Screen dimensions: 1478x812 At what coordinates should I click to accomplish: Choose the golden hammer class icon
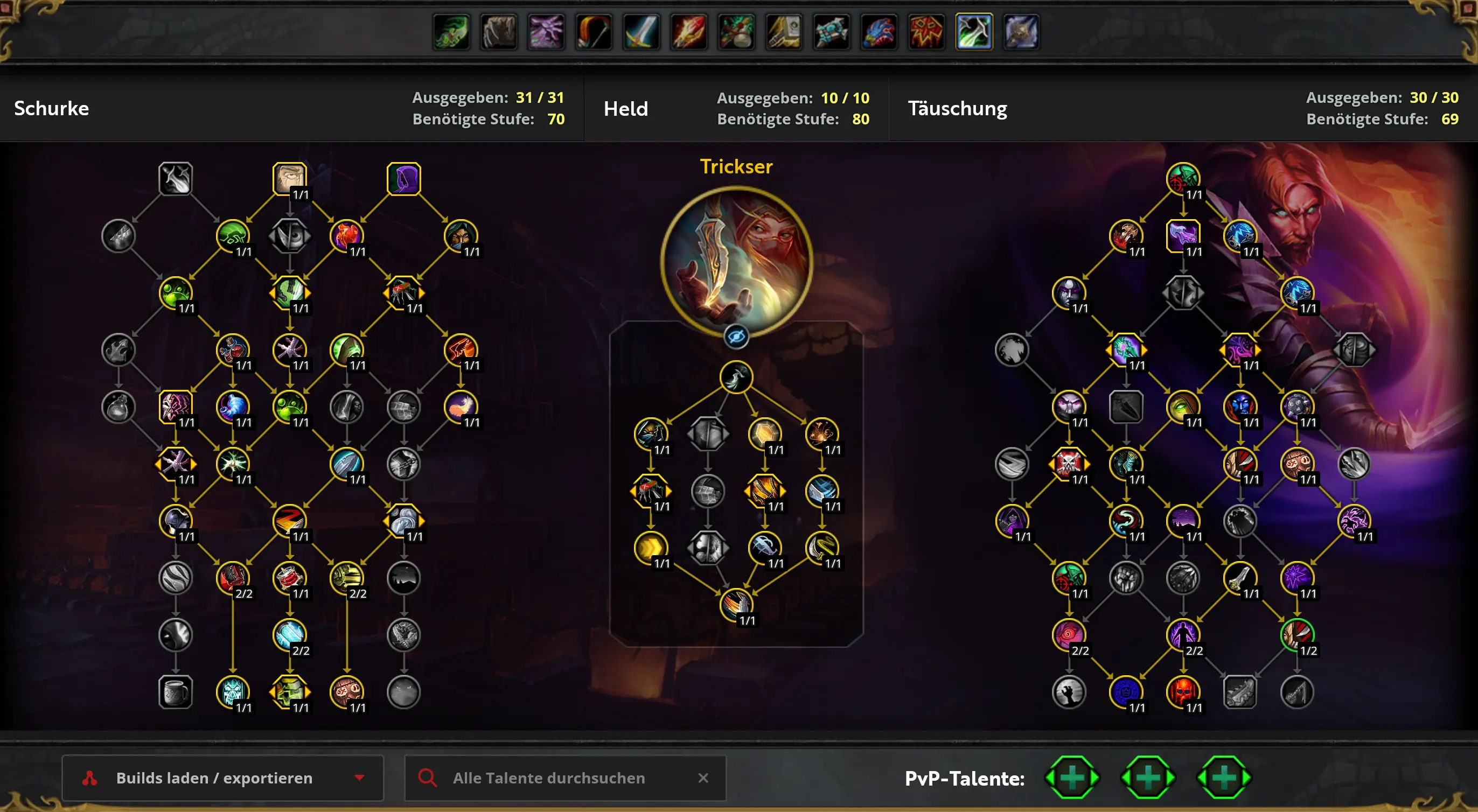(x=784, y=32)
